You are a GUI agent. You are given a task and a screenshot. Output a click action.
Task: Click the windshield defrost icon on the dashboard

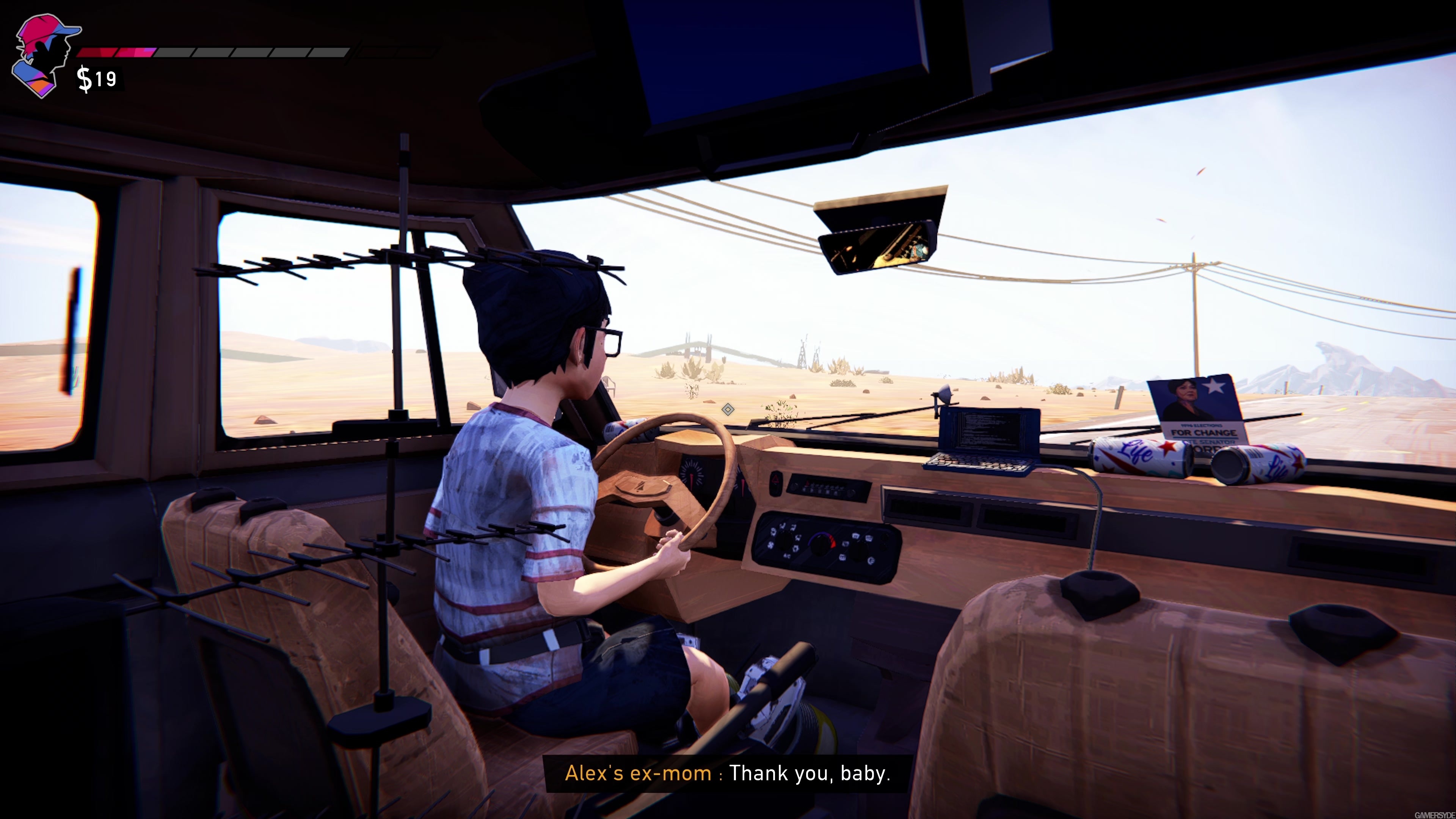[856, 536]
